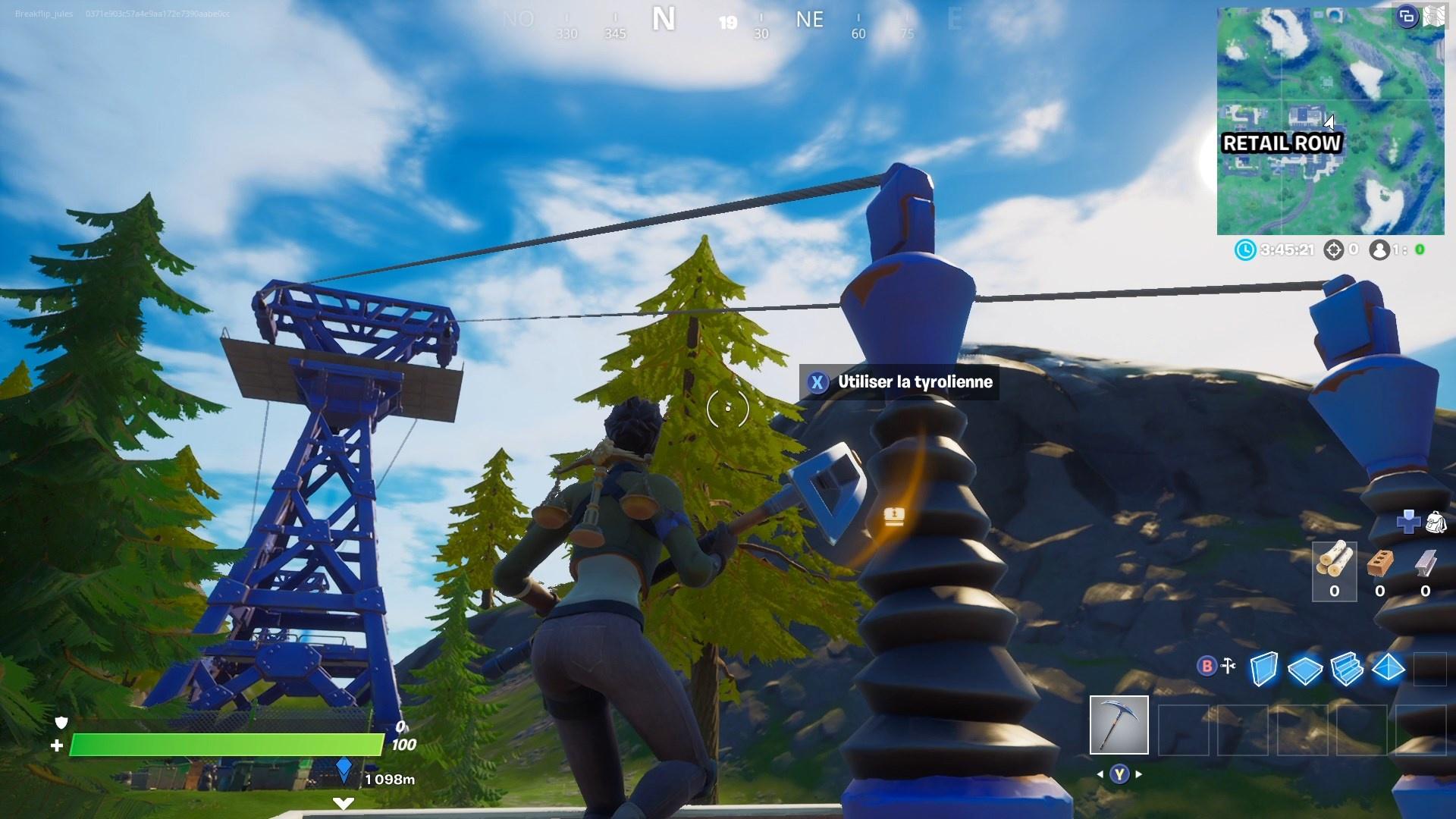Screen dimensions: 1456x819
Task: Open the backpack inventory icon
Action: point(1436,522)
